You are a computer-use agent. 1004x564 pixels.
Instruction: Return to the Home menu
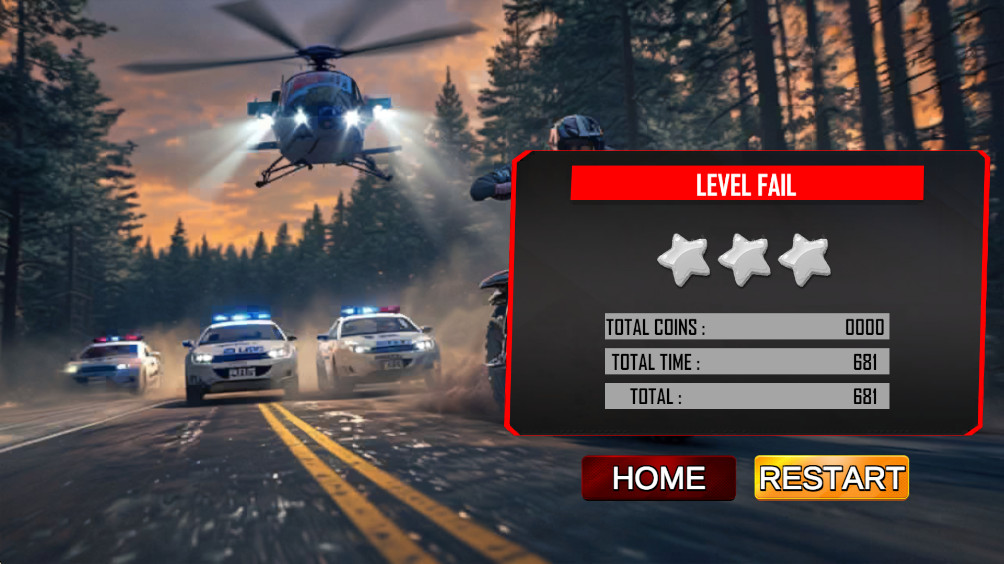[x=658, y=478]
